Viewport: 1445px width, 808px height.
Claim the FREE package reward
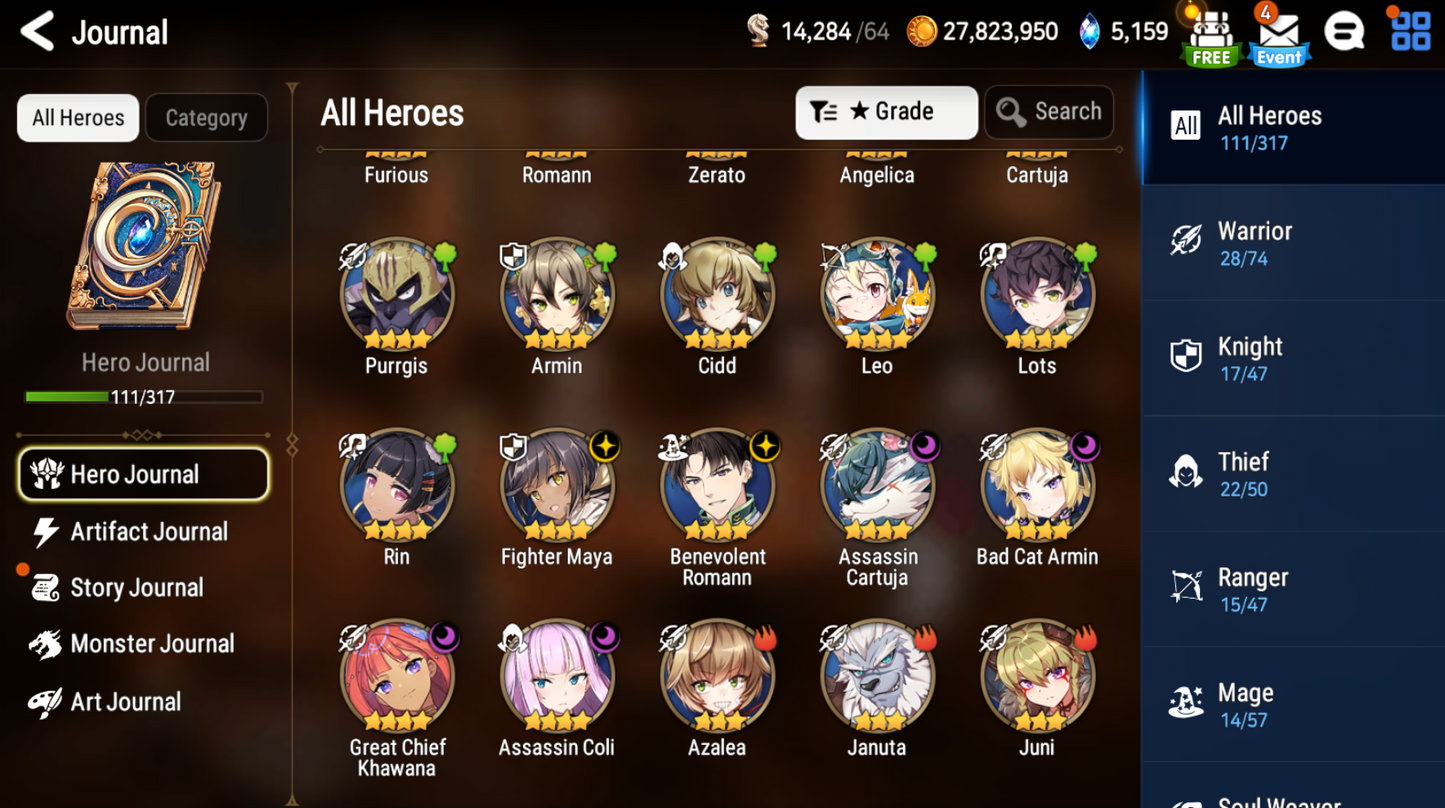click(1210, 35)
